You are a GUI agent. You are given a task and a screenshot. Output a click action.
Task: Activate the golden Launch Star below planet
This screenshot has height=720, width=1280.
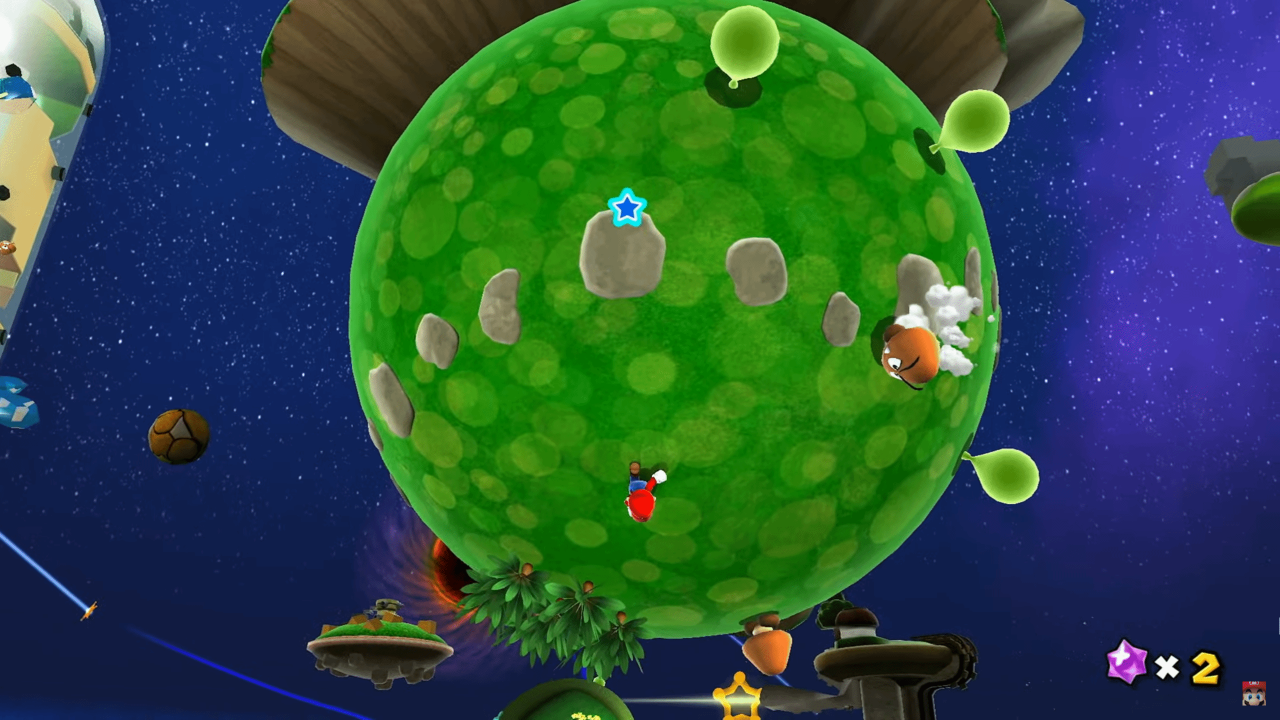(737, 700)
